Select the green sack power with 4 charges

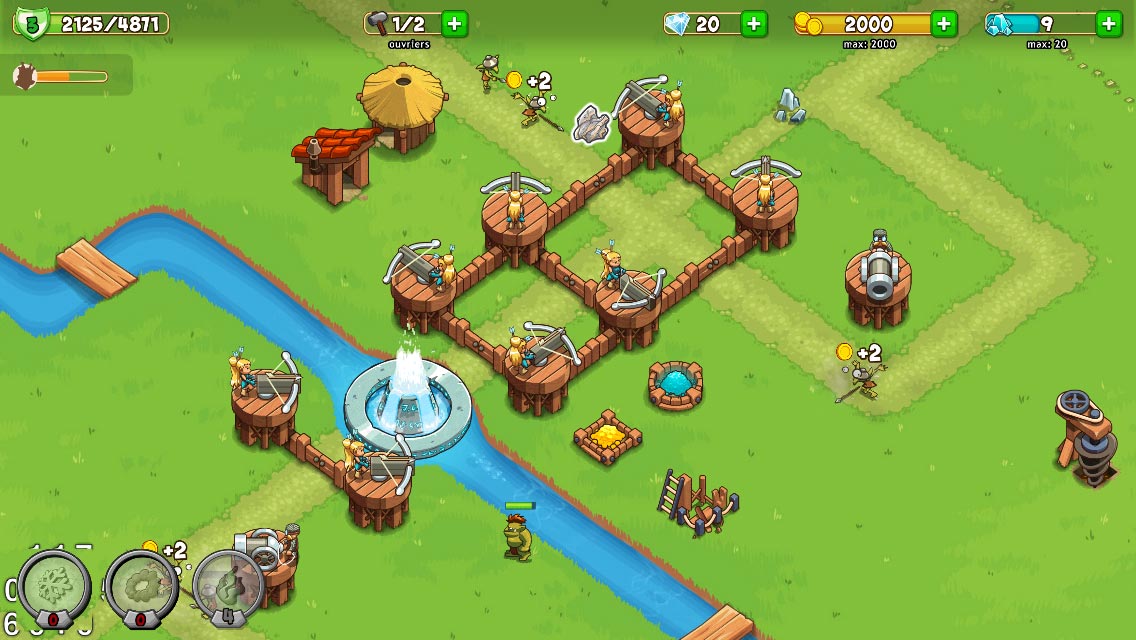tap(228, 584)
